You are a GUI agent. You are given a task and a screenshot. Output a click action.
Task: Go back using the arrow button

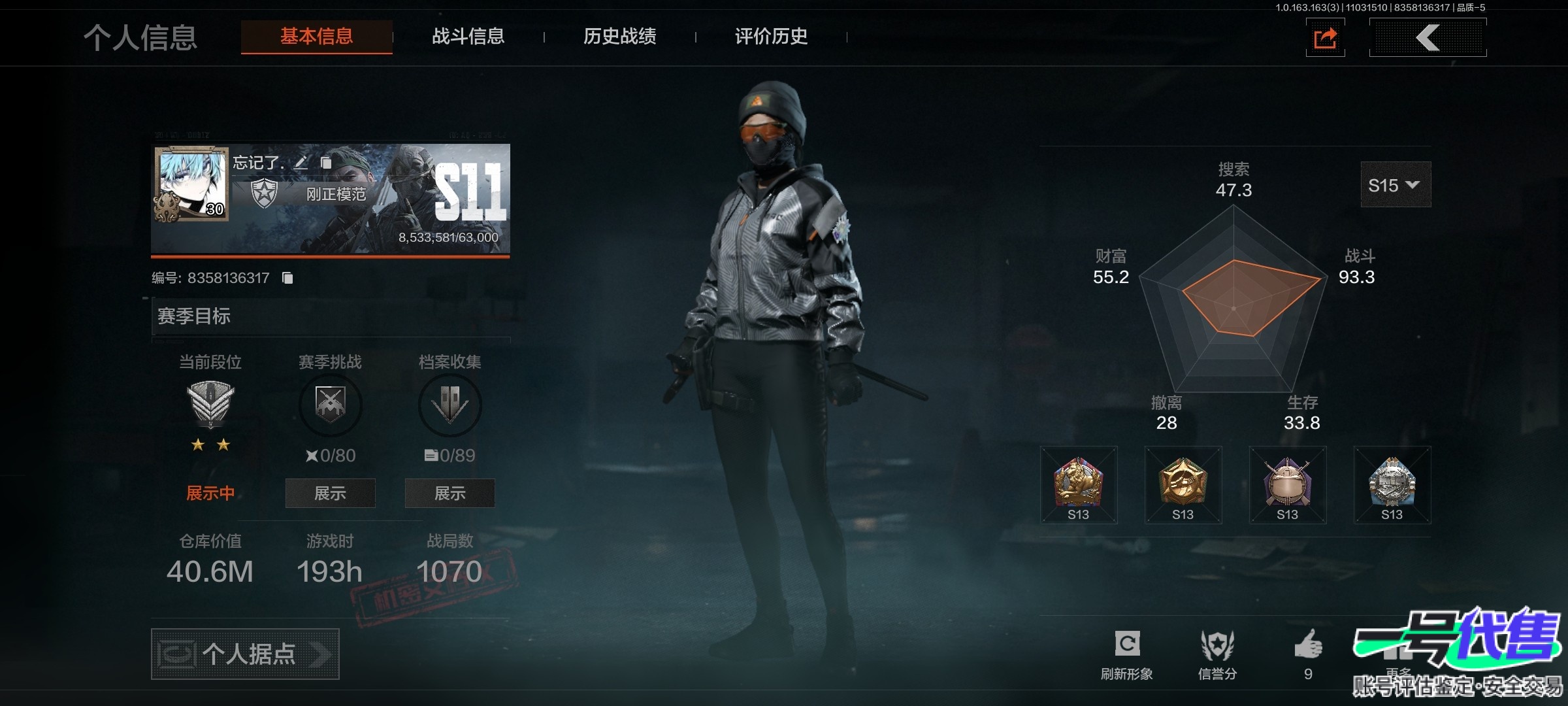[x=1428, y=38]
